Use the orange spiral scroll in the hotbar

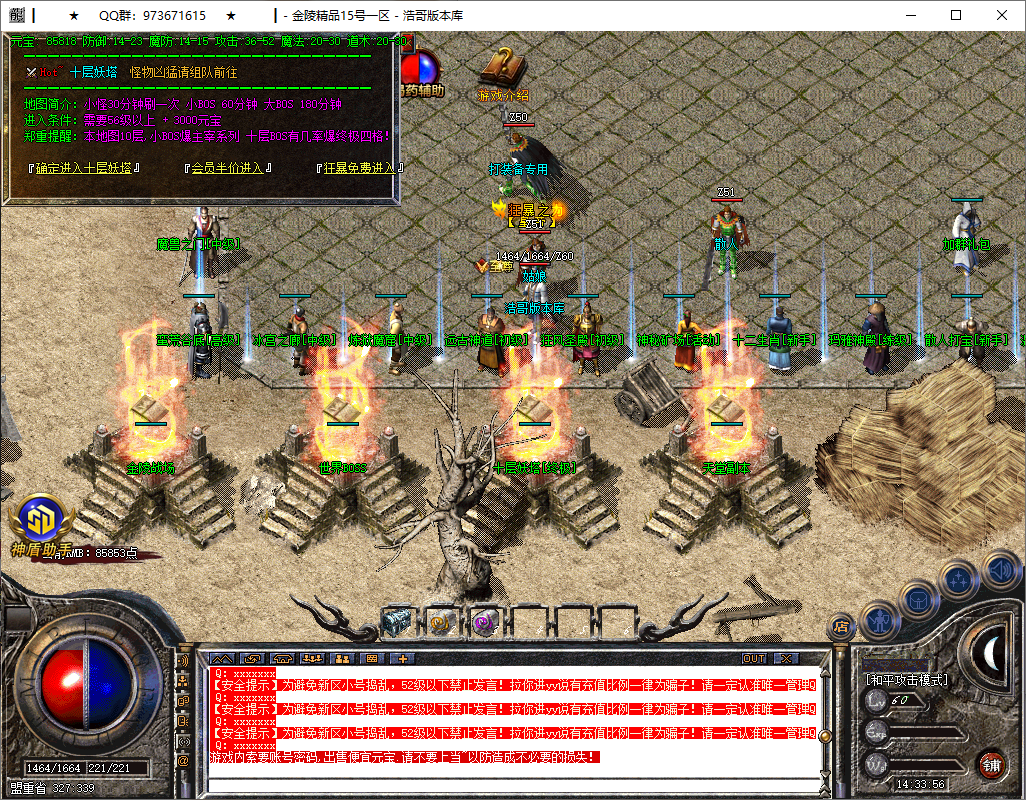coord(441,621)
